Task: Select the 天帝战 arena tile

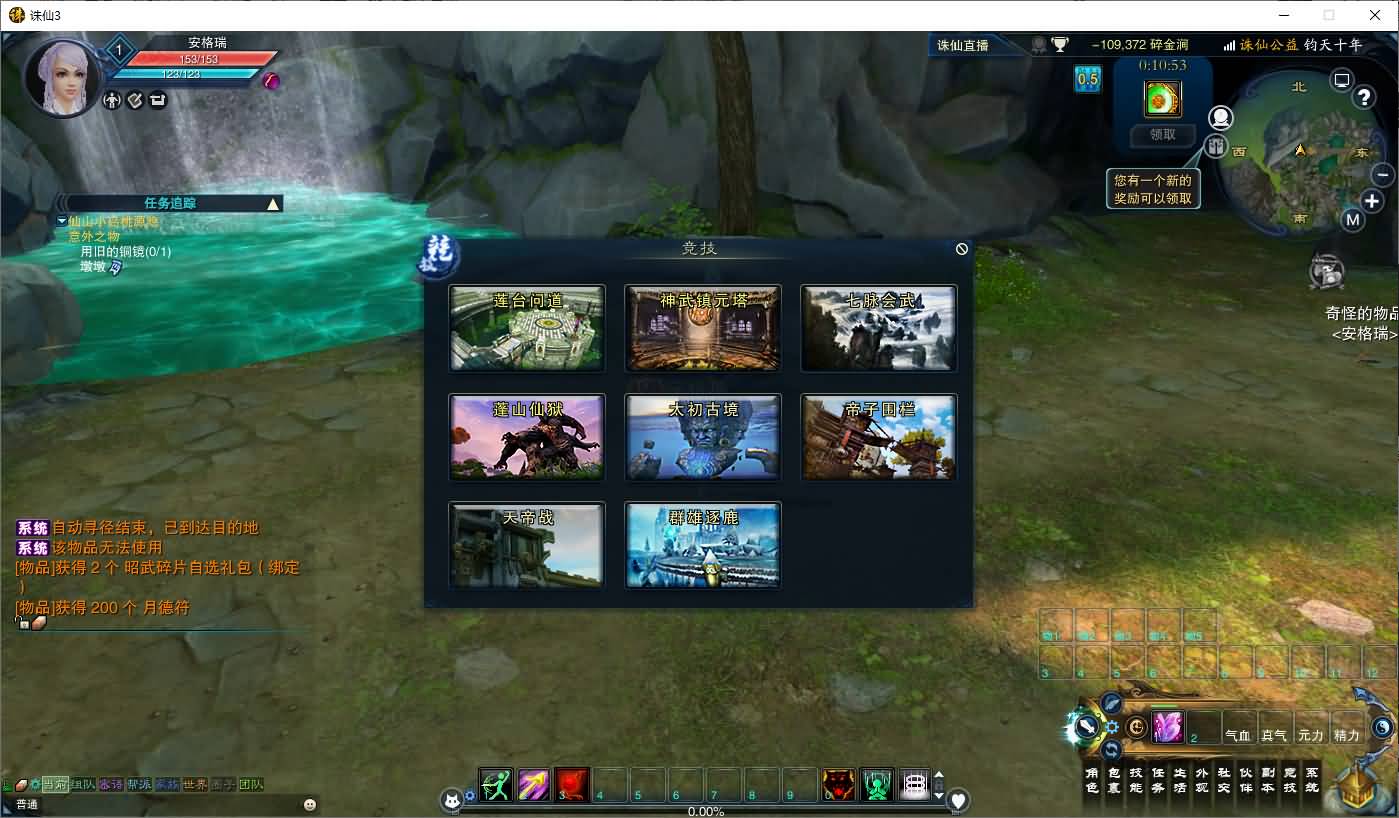Action: point(527,545)
